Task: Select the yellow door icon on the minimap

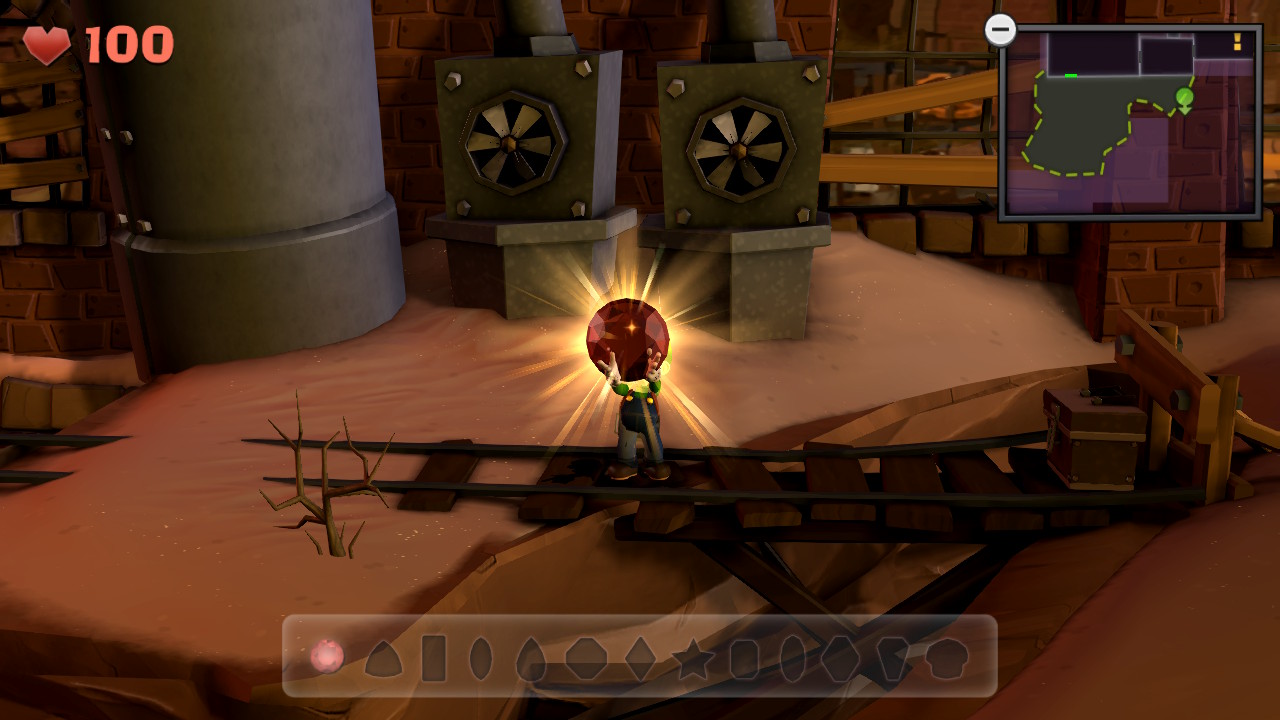Action: click(x=1236, y=42)
